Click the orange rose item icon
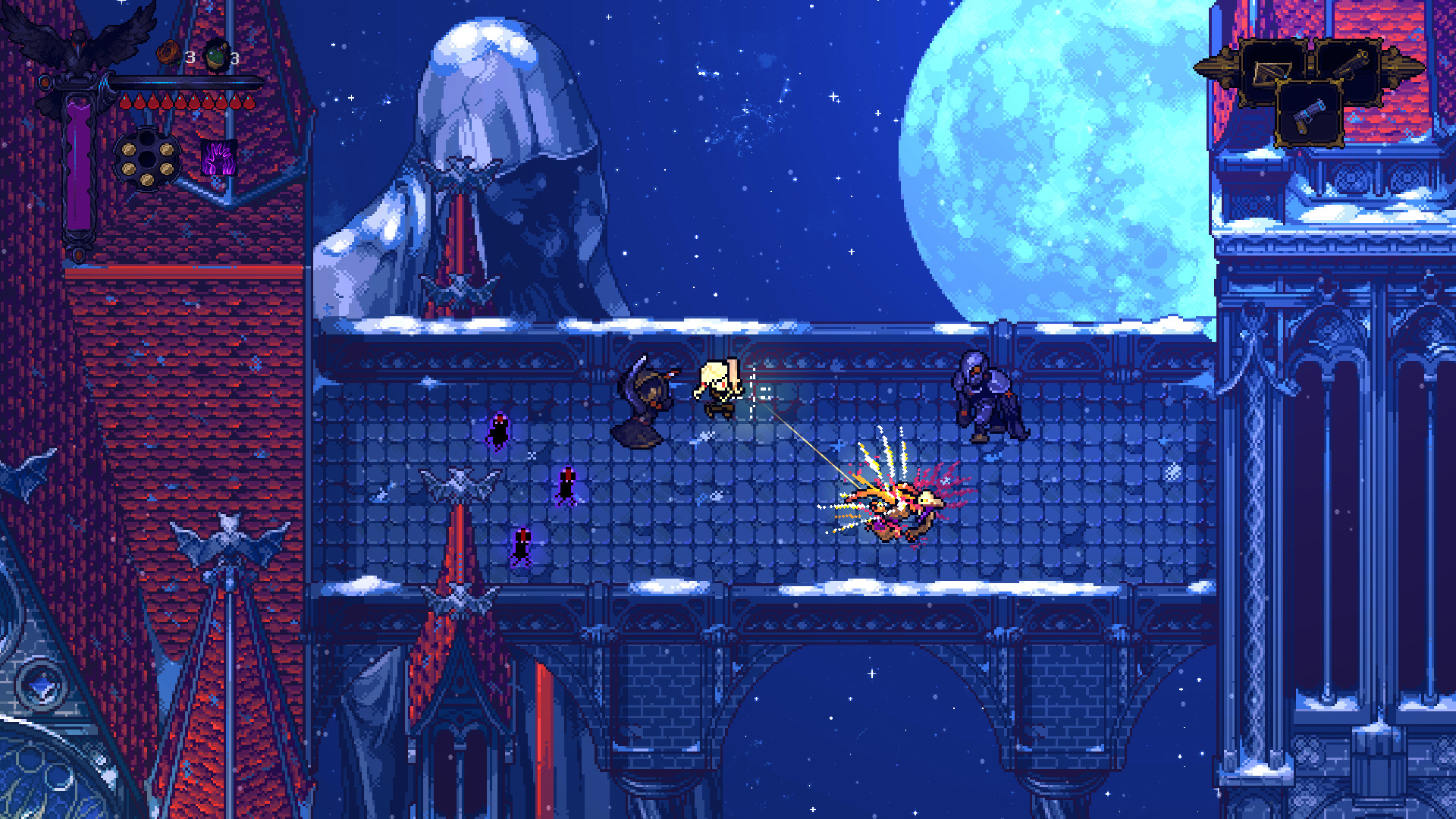The height and width of the screenshot is (819, 1456). (168, 54)
